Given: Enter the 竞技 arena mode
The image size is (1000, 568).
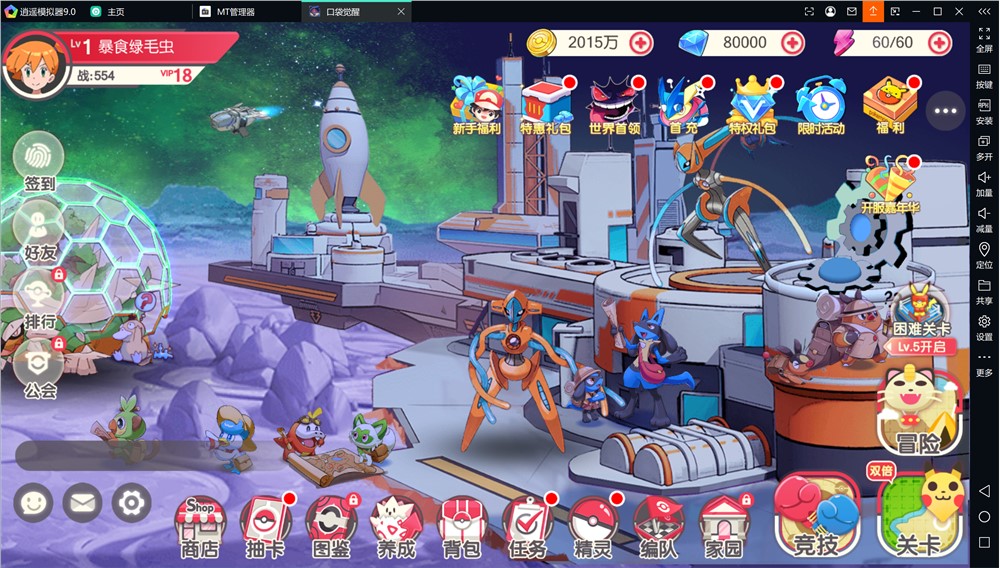Looking at the screenshot, I should point(816,515).
